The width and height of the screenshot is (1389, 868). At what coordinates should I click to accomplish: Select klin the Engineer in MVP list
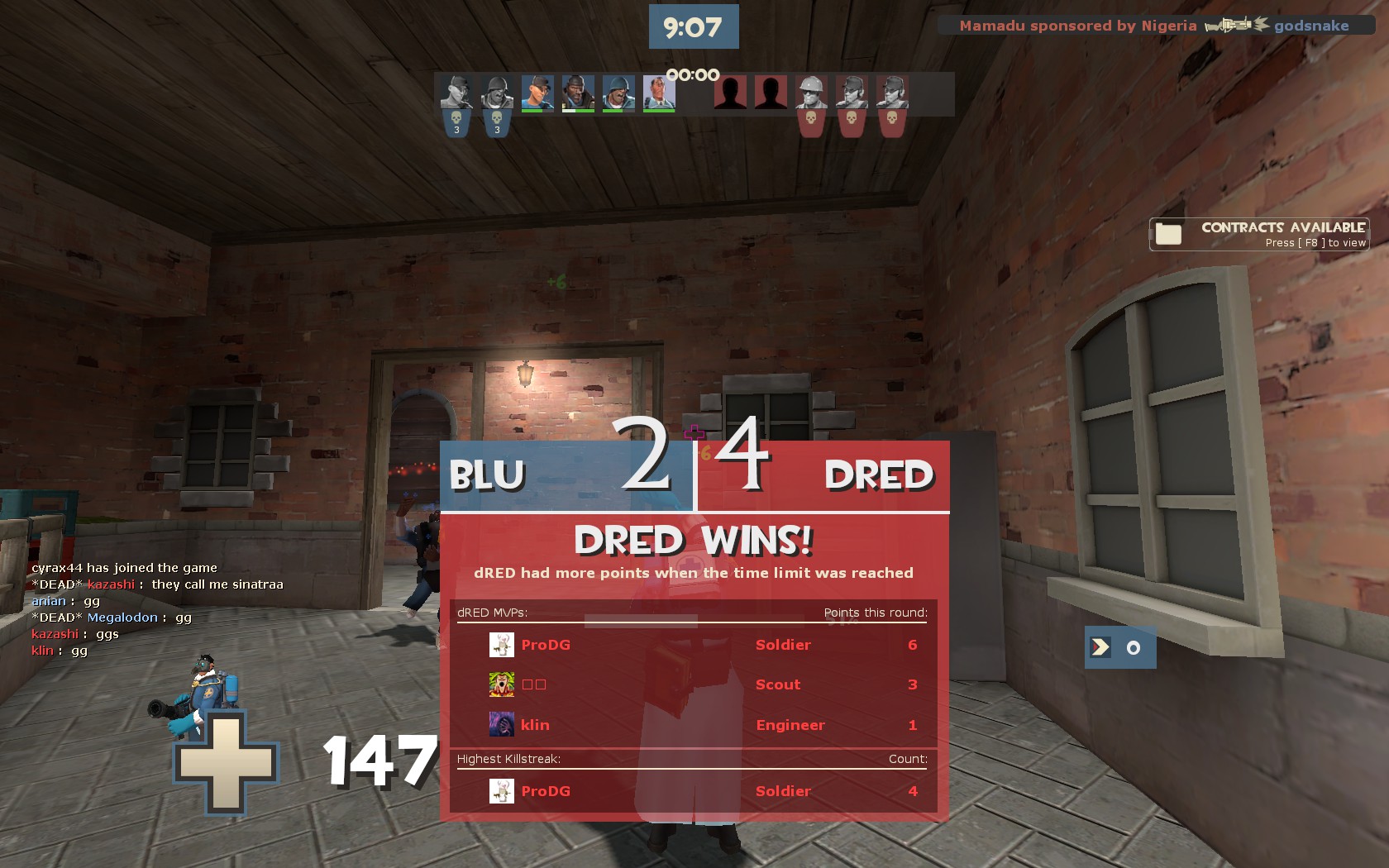pyautogui.click(x=691, y=725)
